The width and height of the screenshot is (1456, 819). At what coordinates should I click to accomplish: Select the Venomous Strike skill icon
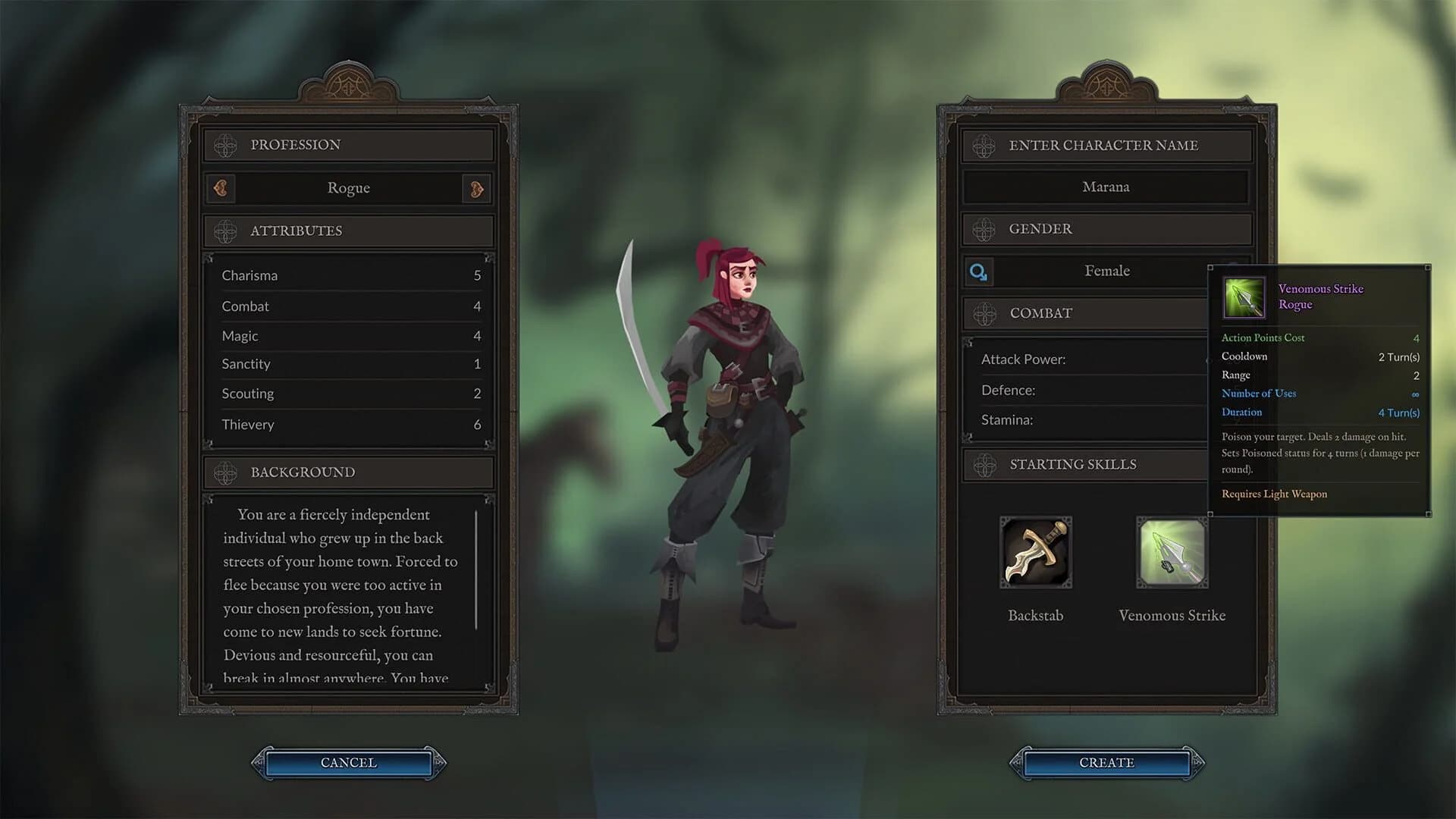[1171, 551]
